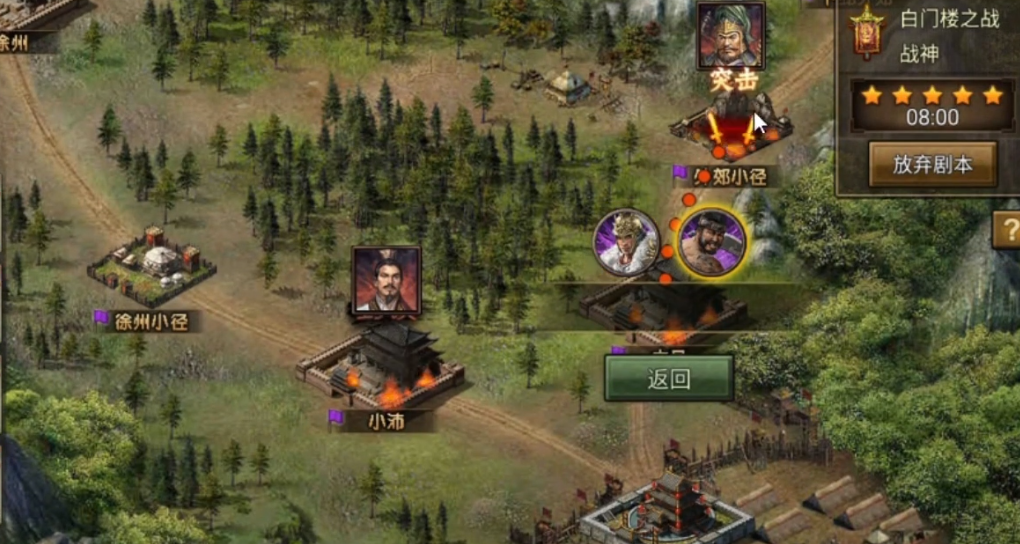The width and height of the screenshot is (1020, 544).
Task: Click the green 返回 button
Action: tap(669, 378)
